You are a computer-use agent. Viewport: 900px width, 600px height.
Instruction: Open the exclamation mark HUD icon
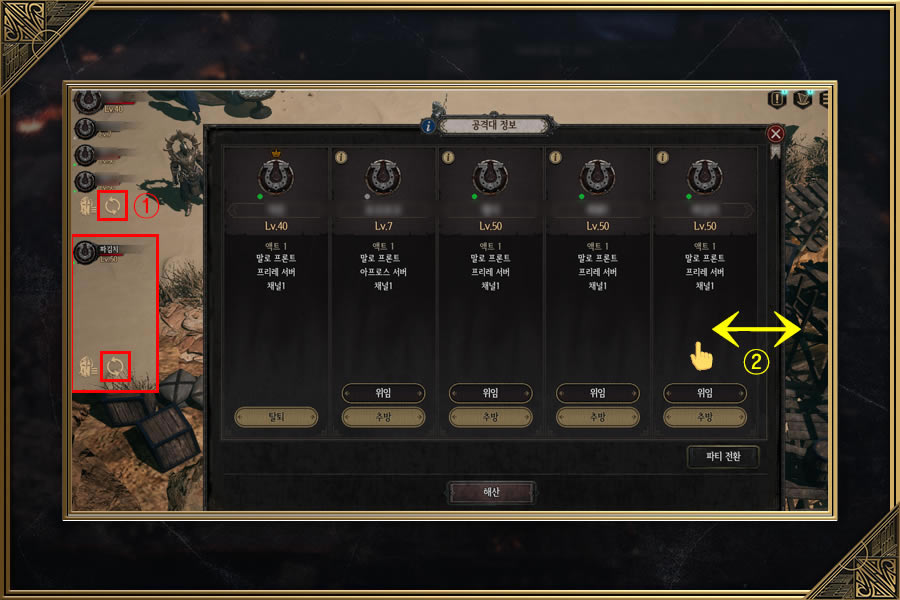tap(776, 99)
